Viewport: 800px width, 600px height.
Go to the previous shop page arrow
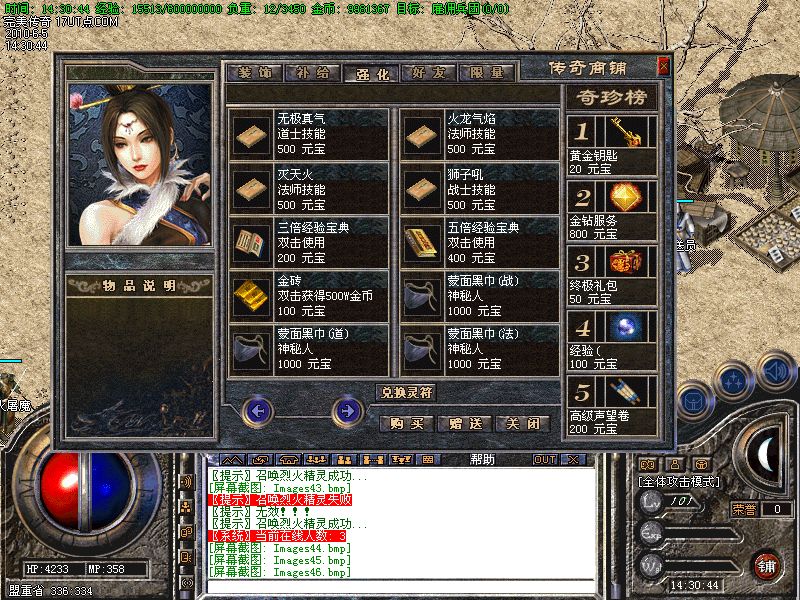[x=259, y=409]
